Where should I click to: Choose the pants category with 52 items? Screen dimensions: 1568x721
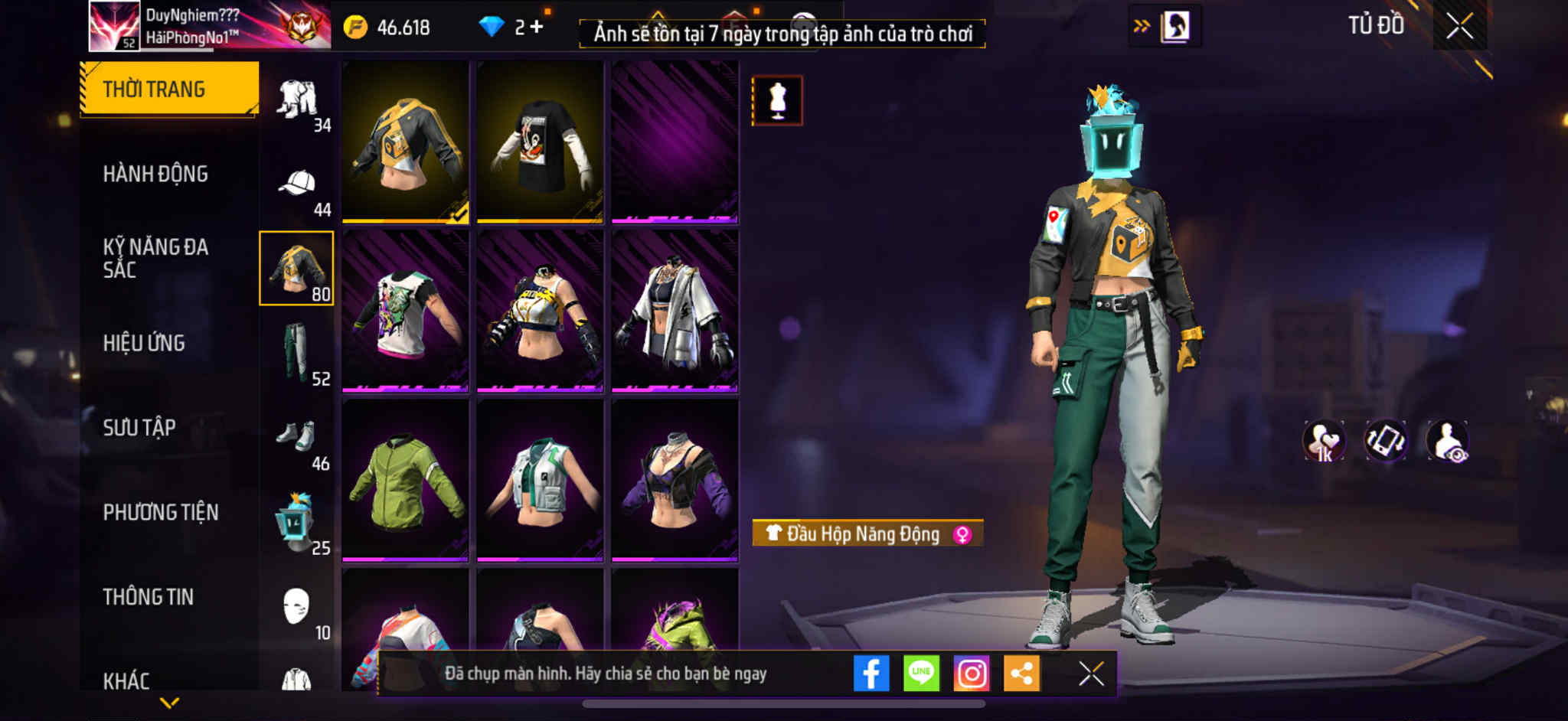pos(297,354)
